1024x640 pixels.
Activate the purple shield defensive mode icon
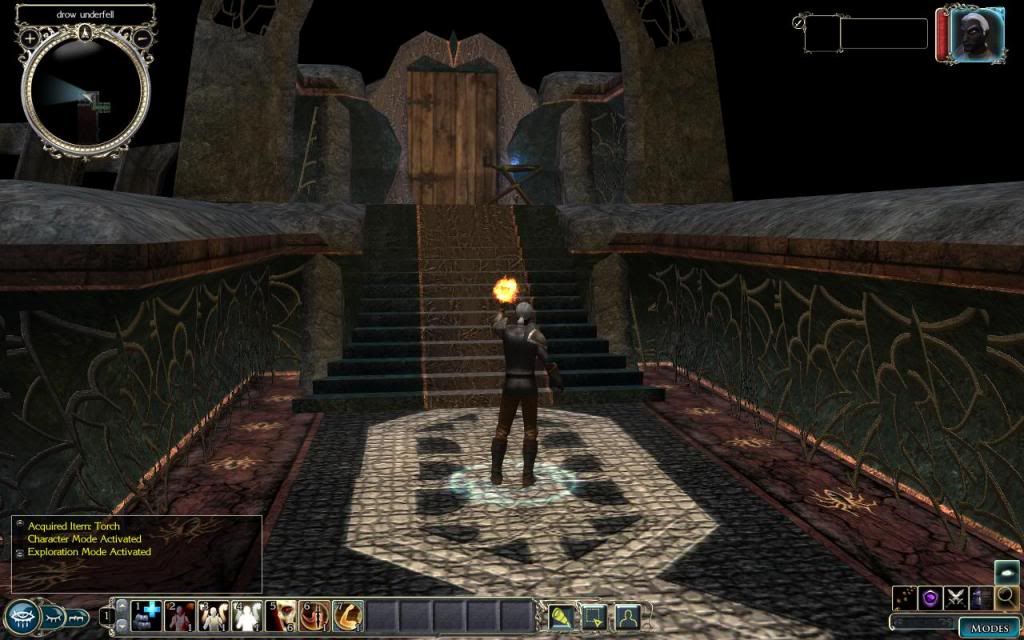(x=930, y=597)
